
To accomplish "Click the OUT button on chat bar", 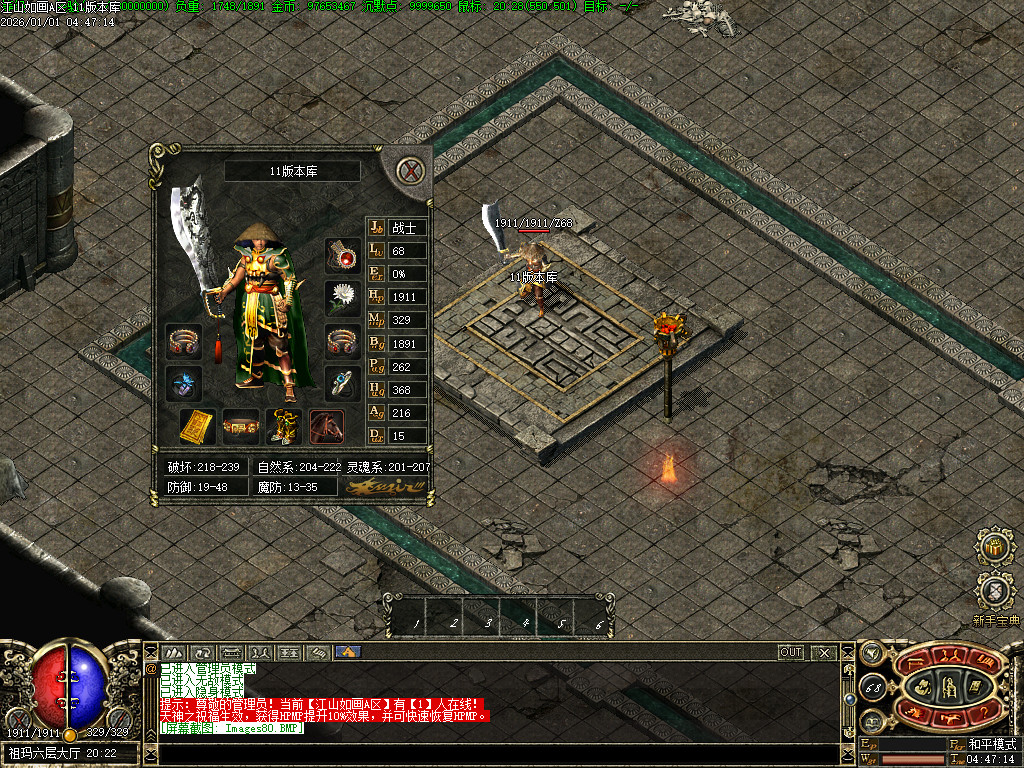I will (x=791, y=652).
